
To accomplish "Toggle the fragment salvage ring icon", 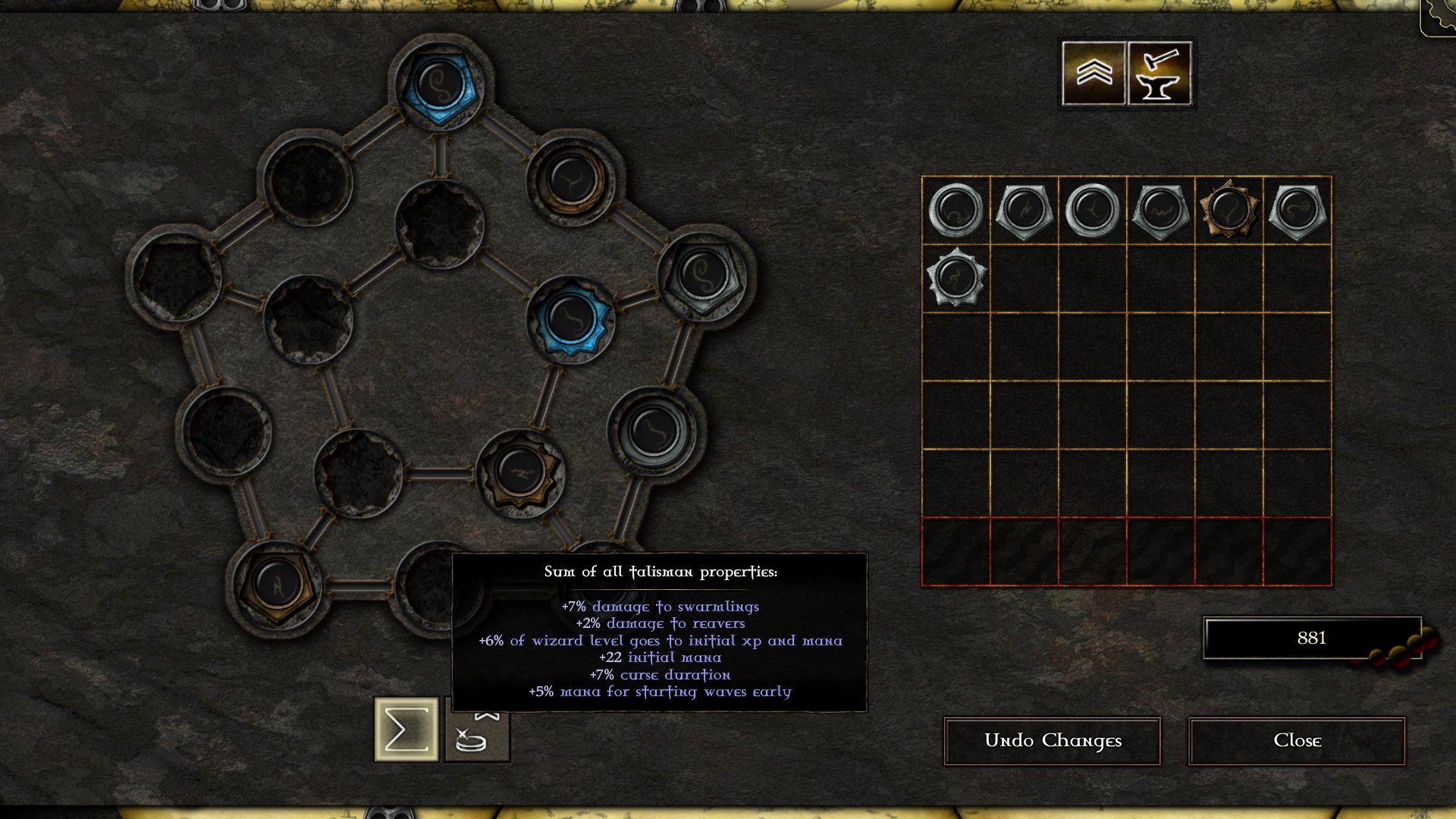I will coord(479,730).
